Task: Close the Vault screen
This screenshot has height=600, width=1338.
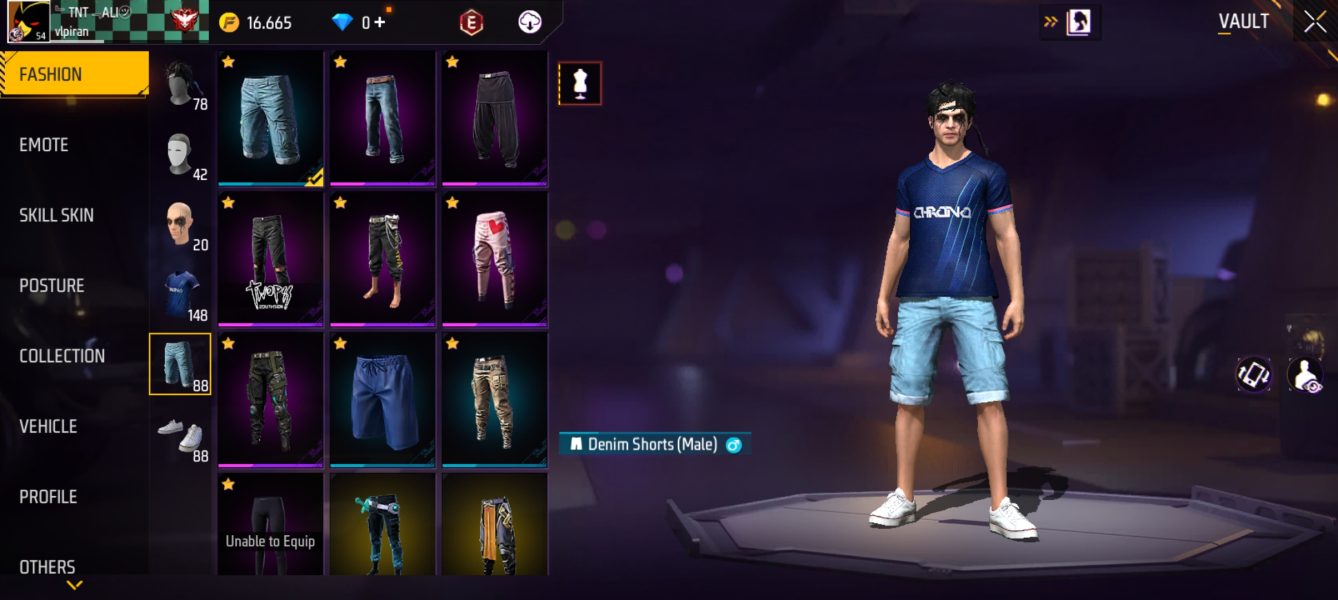Action: pos(1315,22)
